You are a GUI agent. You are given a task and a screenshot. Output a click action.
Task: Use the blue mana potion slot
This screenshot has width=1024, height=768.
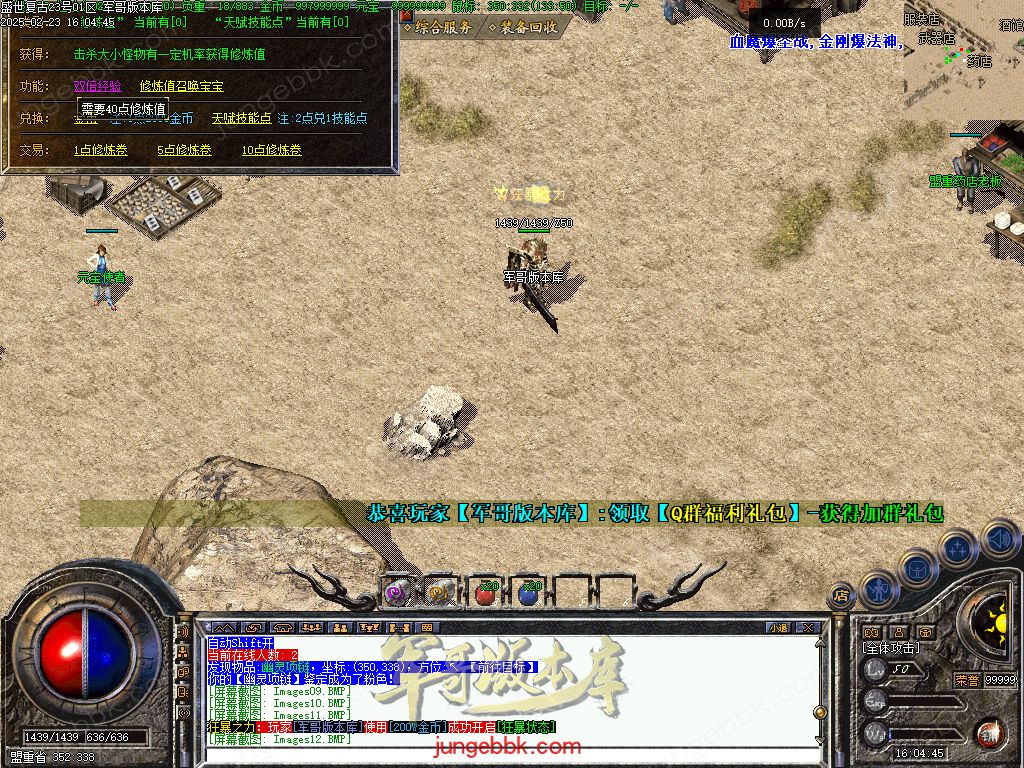pyautogui.click(x=529, y=592)
